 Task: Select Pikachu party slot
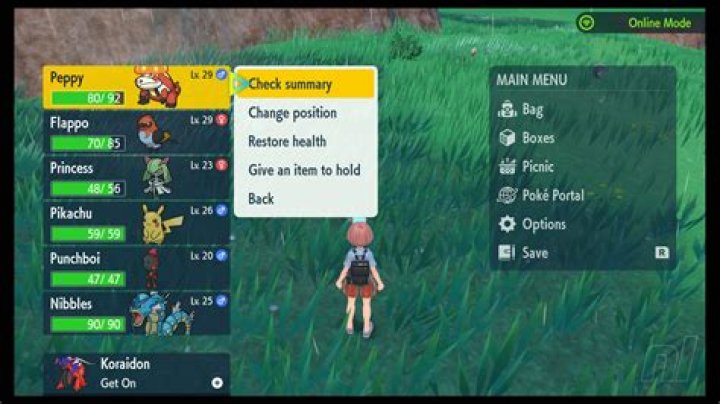[137, 222]
